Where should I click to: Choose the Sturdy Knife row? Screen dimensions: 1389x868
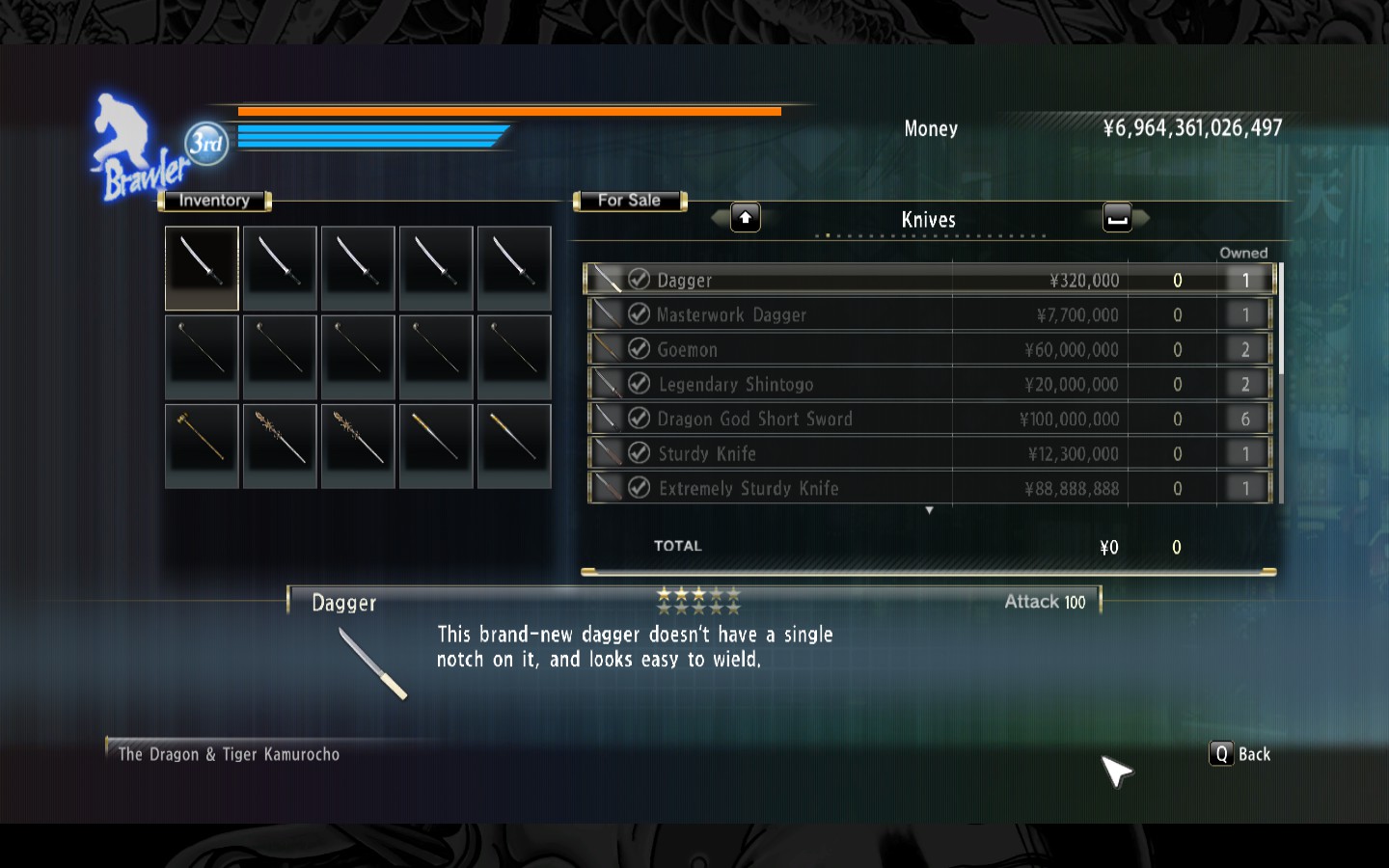click(868, 453)
